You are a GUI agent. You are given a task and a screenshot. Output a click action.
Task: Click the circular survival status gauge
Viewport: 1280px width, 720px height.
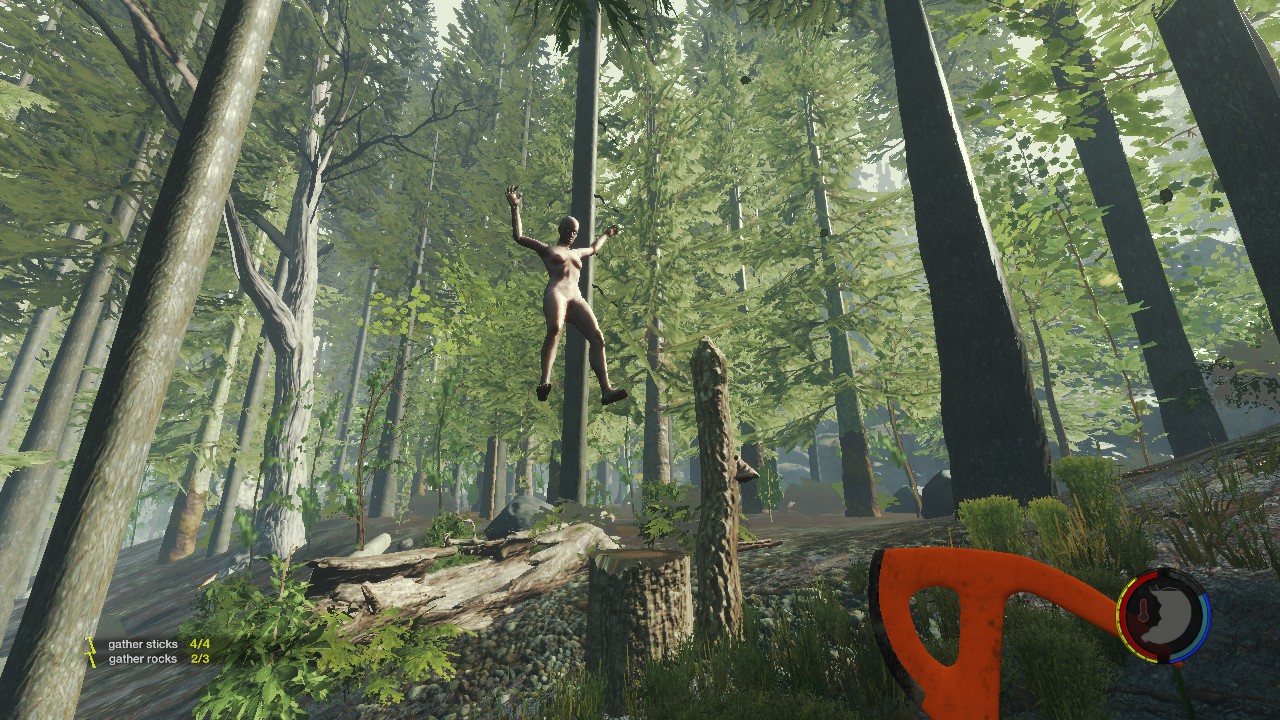tap(1163, 615)
